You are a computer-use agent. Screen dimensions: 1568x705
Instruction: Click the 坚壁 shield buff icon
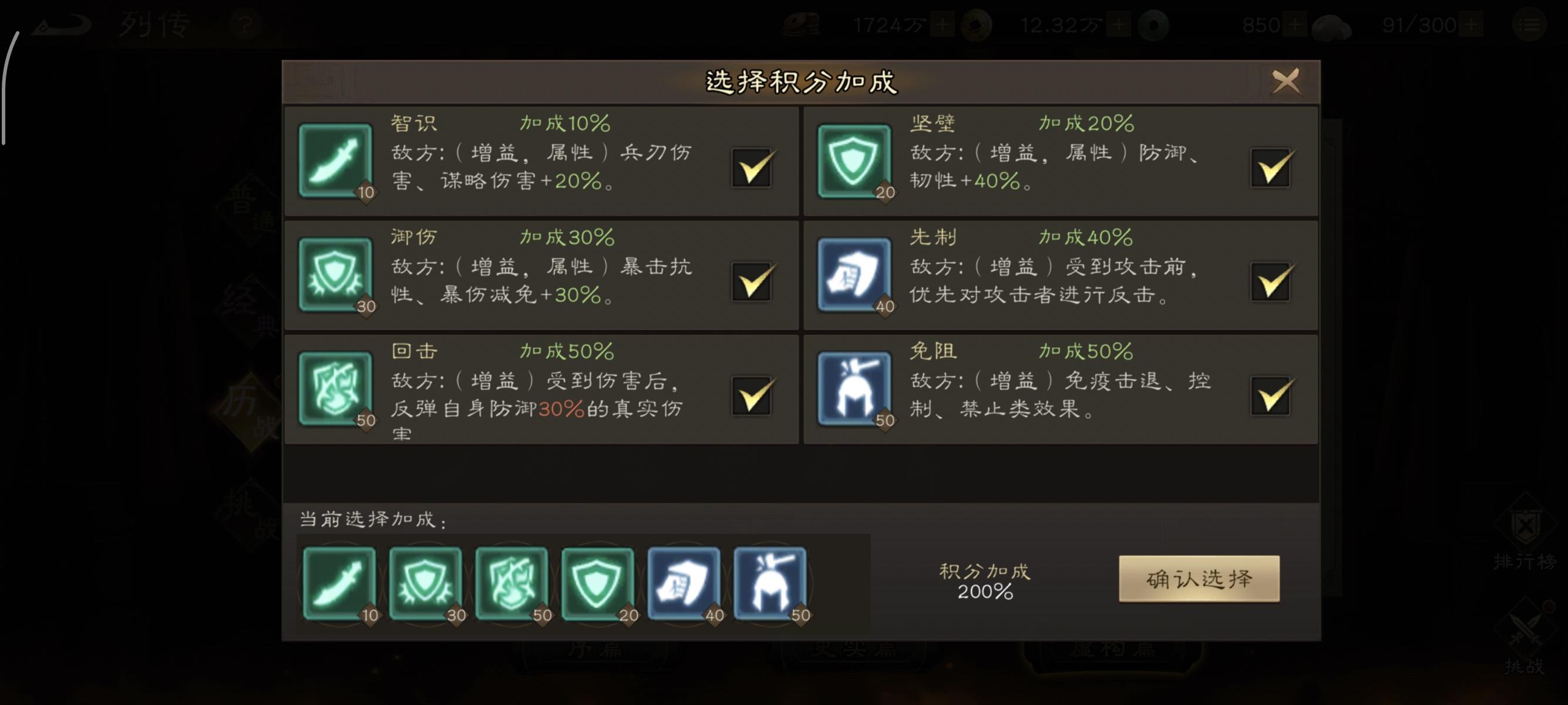[855, 162]
